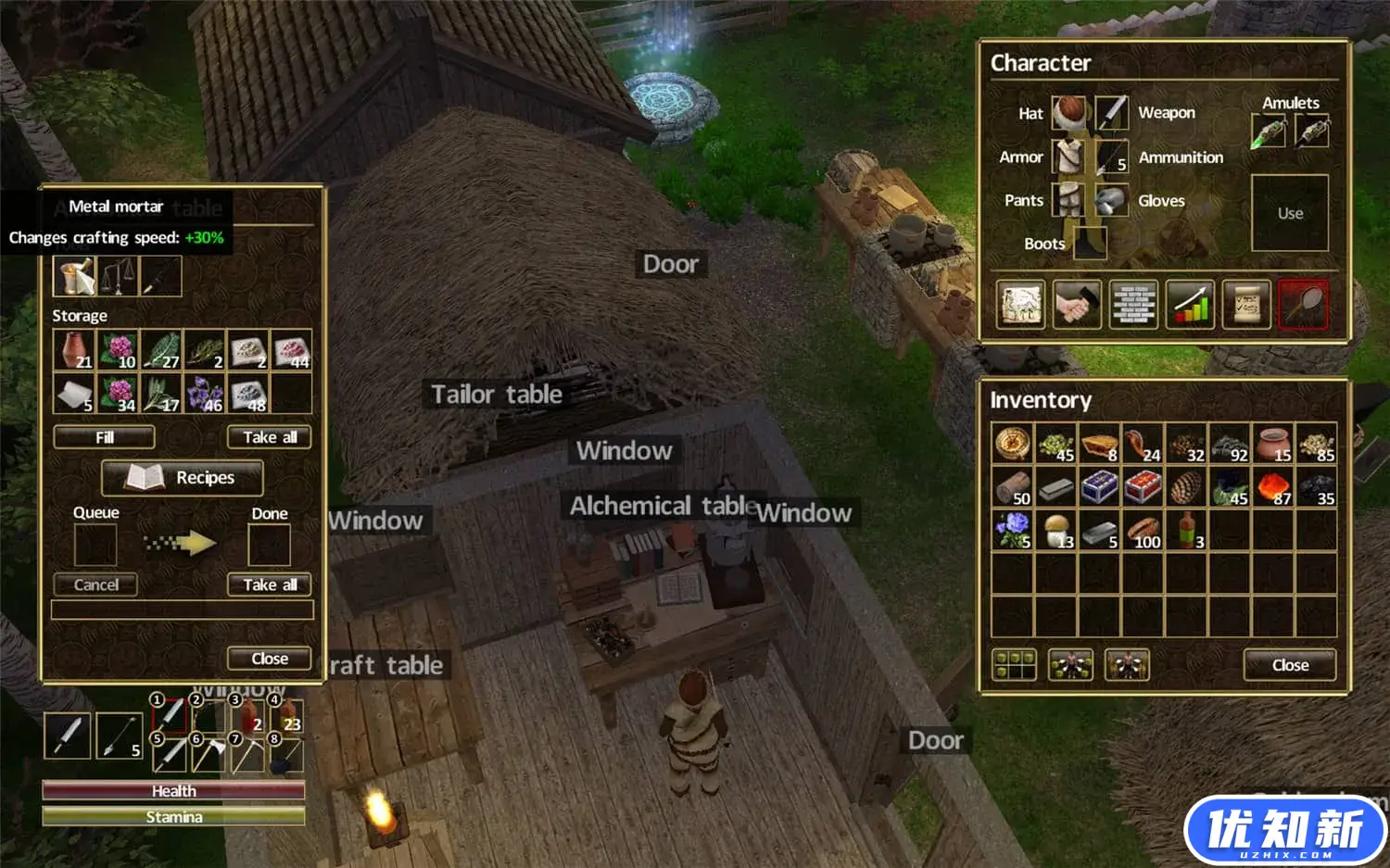Select the blue chest in Inventory
Viewport: 1390px width, 868px height.
tap(1099, 486)
